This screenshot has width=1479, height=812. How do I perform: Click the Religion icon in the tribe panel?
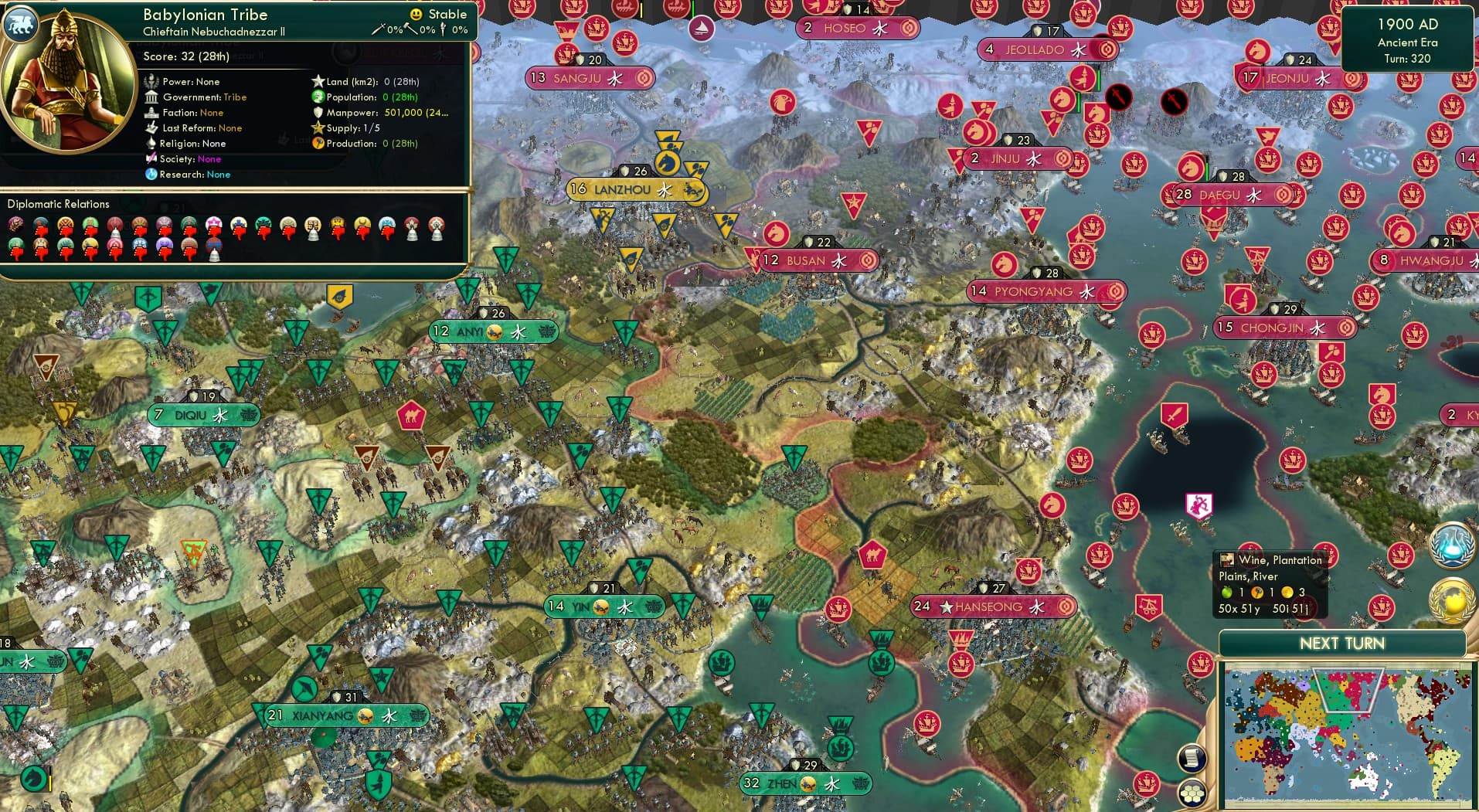(152, 144)
